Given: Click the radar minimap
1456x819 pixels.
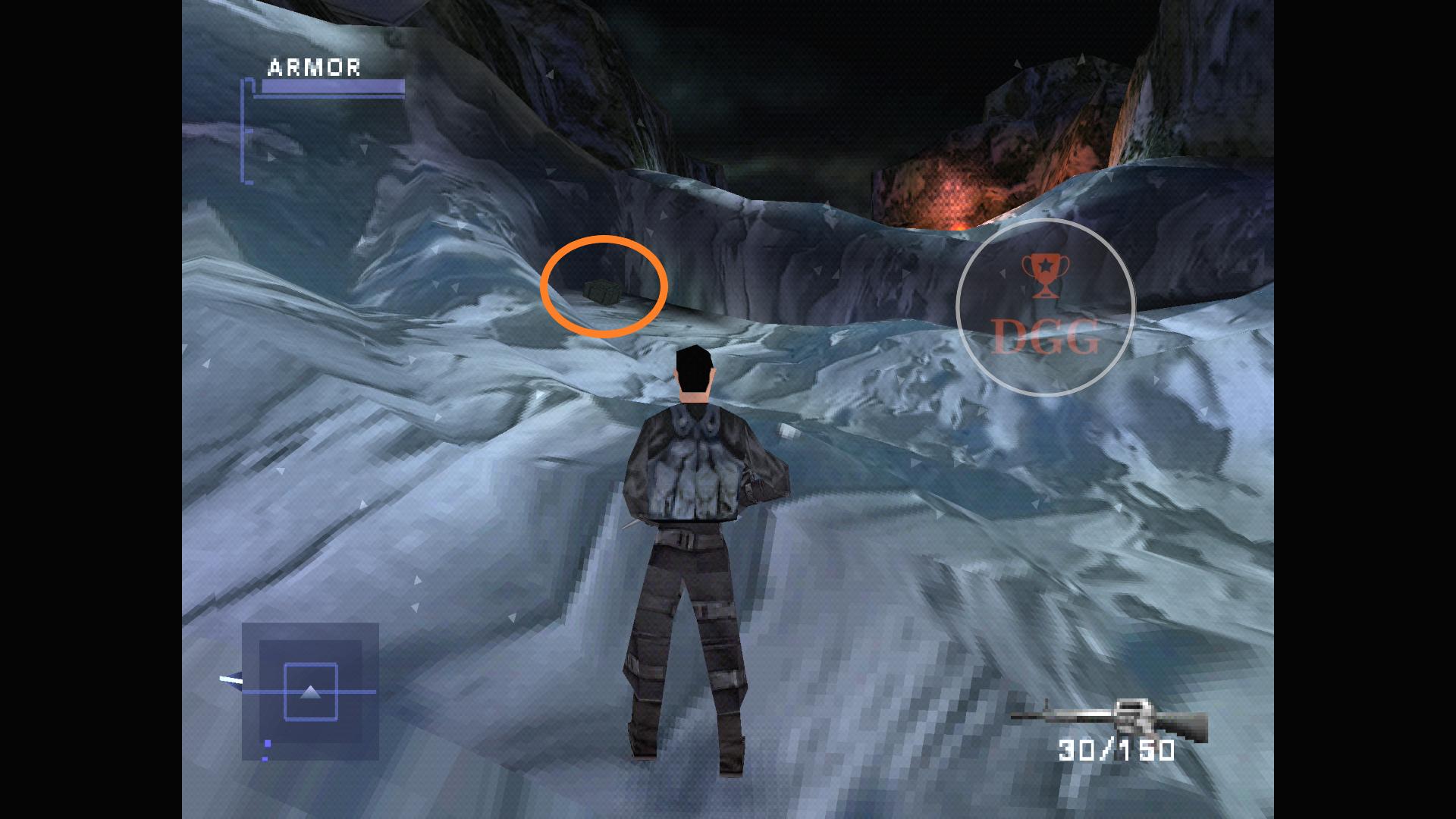Looking at the screenshot, I should click(x=310, y=691).
